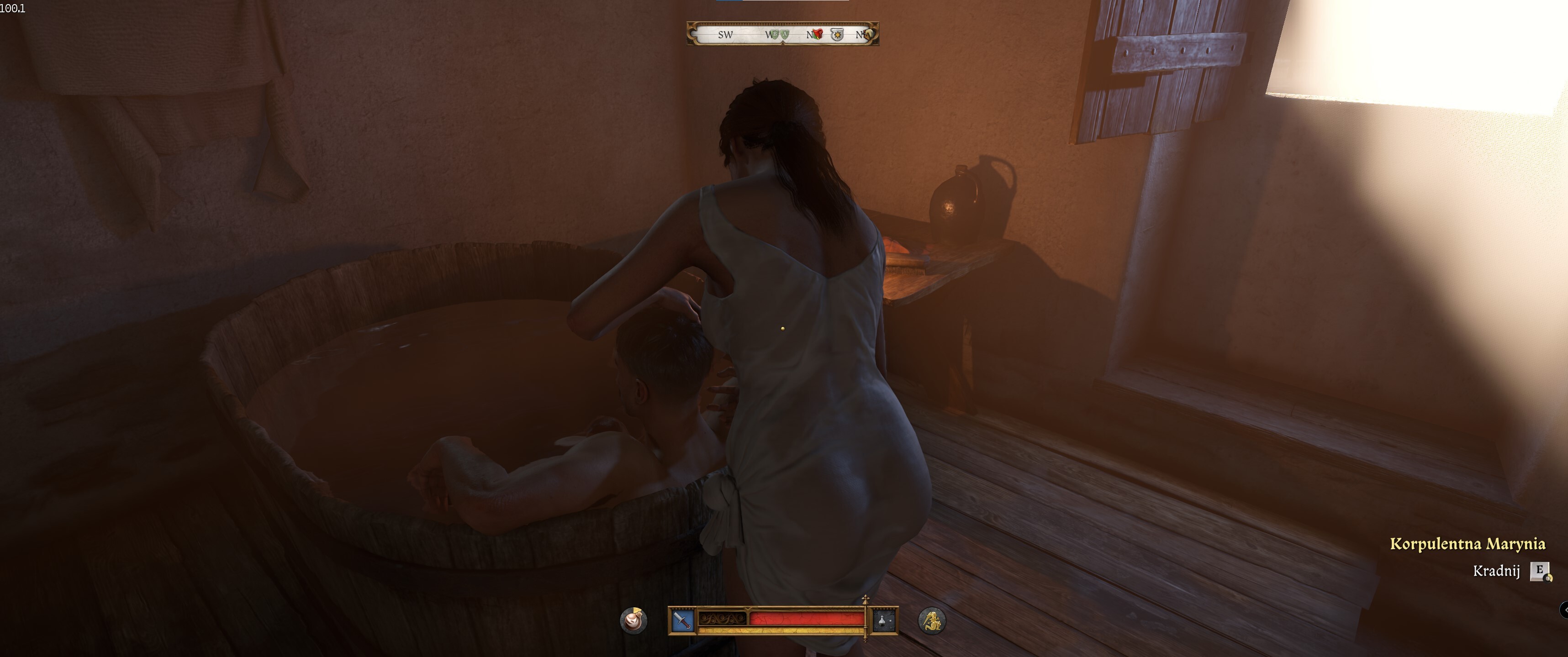Image resolution: width=1568 pixels, height=657 pixels.
Task: Open the overlay arrow at right edge
Action: click(x=1564, y=609)
